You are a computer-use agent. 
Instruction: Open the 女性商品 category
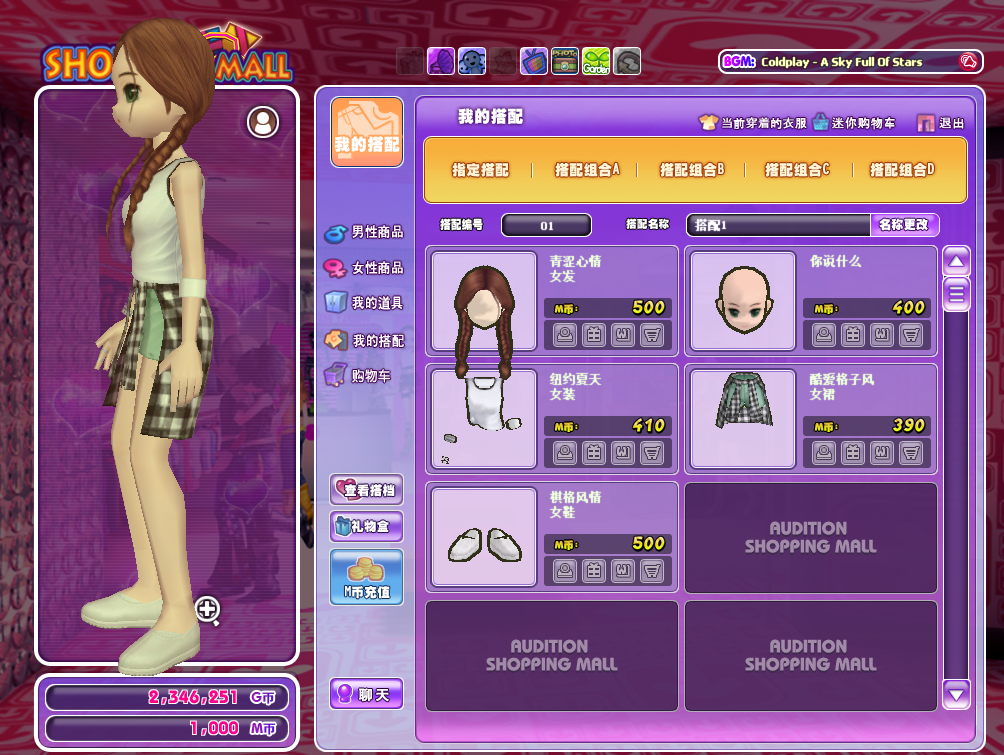(365, 268)
